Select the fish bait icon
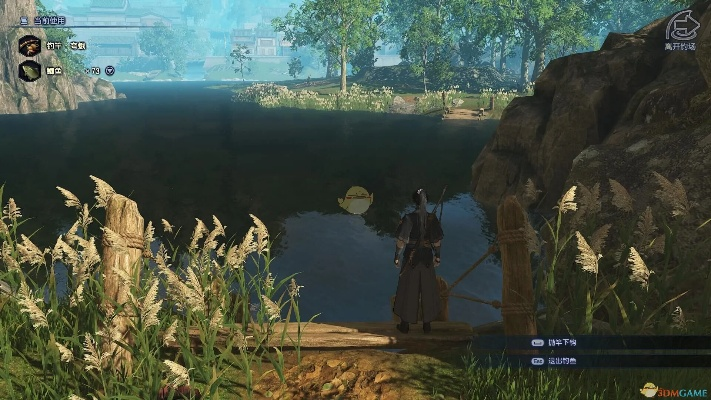This screenshot has width=711, height=400. [30, 70]
